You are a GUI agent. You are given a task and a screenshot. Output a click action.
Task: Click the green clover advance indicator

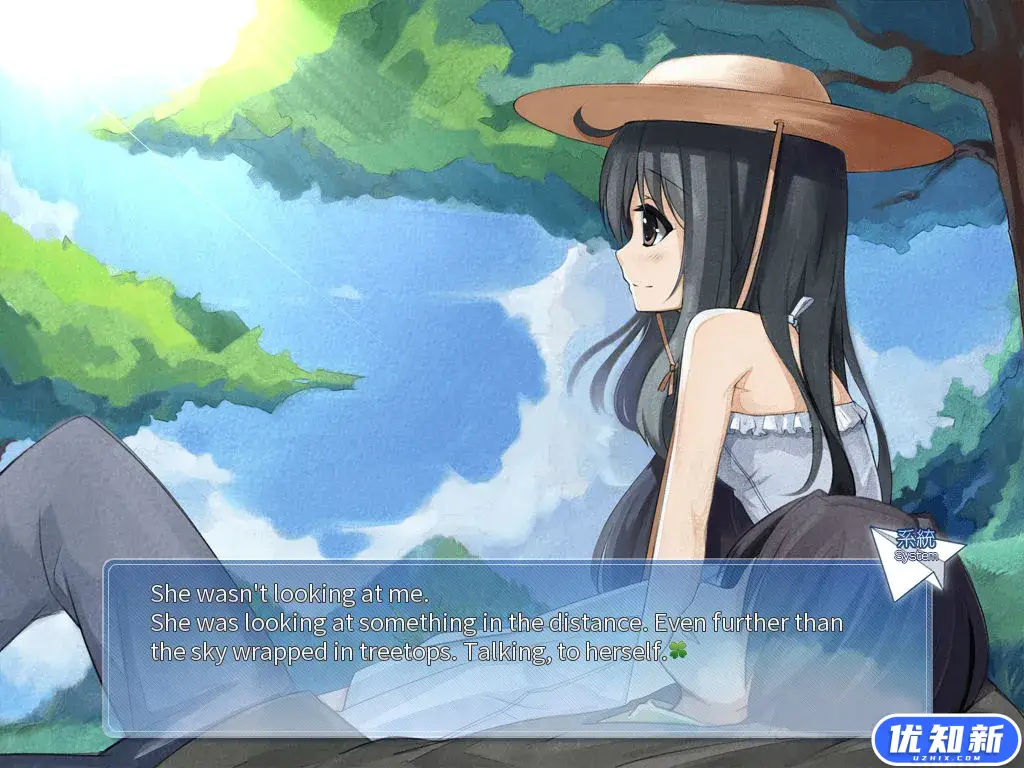[x=680, y=652]
